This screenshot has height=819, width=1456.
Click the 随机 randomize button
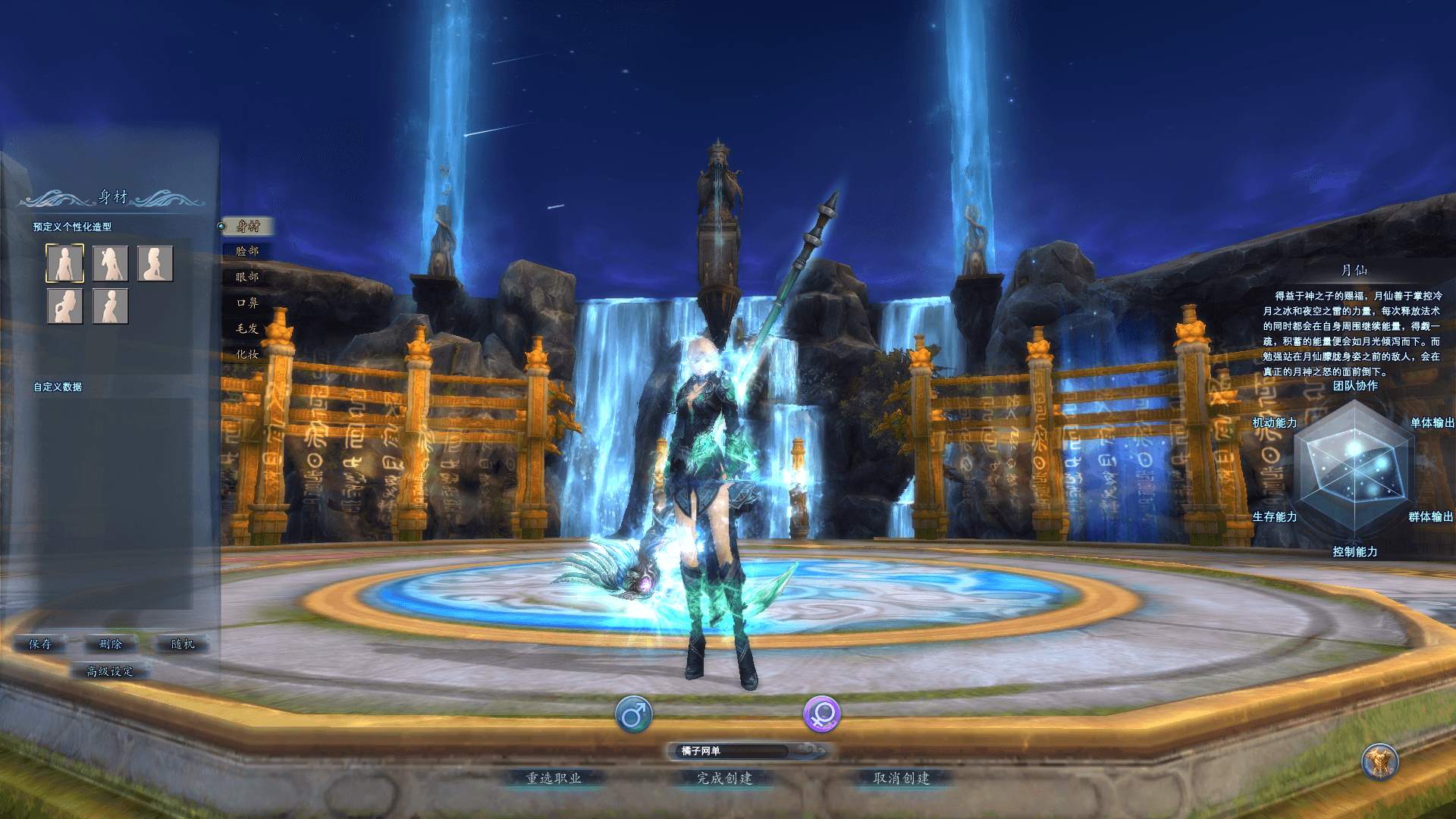pyautogui.click(x=183, y=645)
